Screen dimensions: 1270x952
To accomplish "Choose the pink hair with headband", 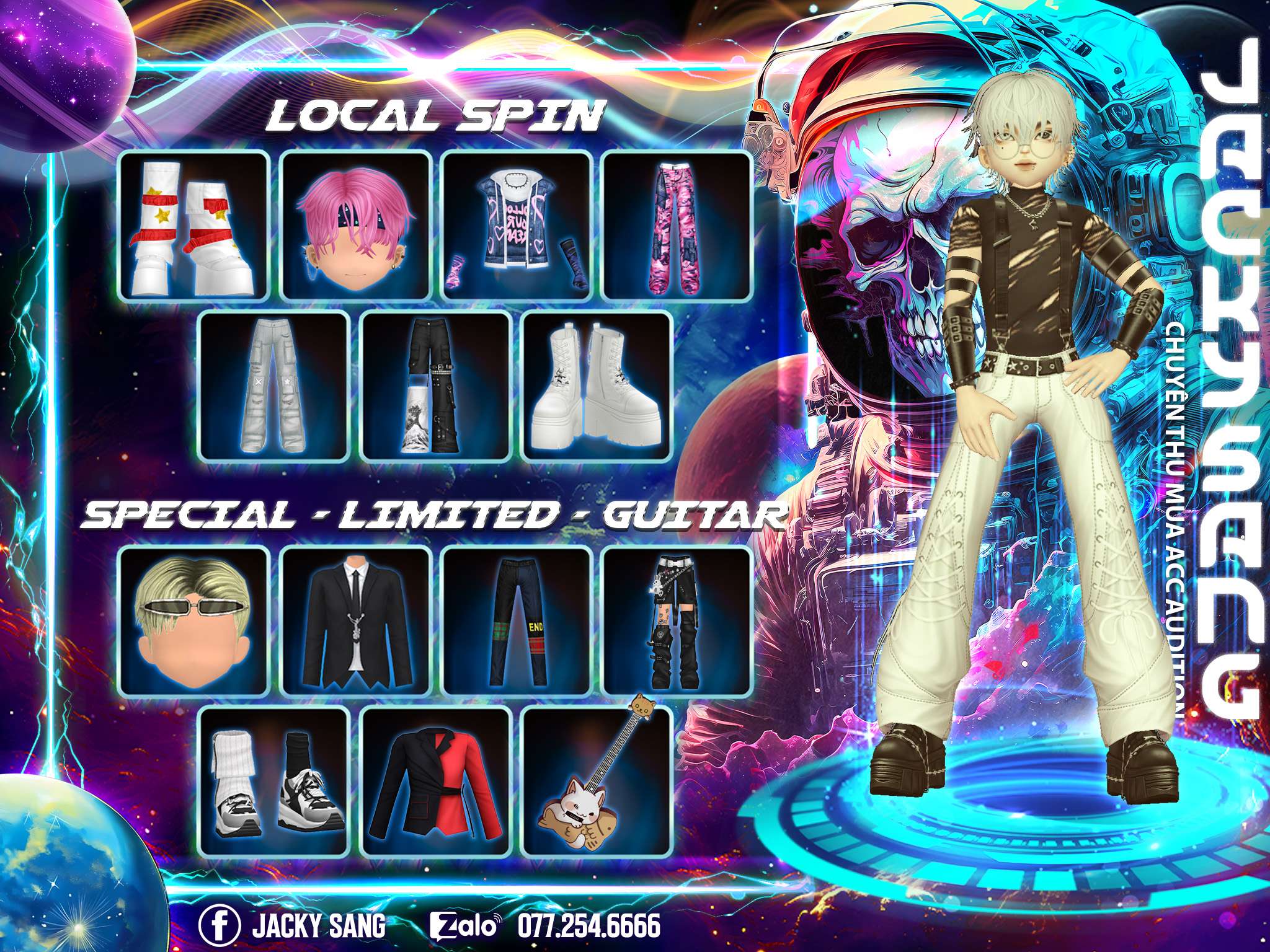I will coord(355,226).
